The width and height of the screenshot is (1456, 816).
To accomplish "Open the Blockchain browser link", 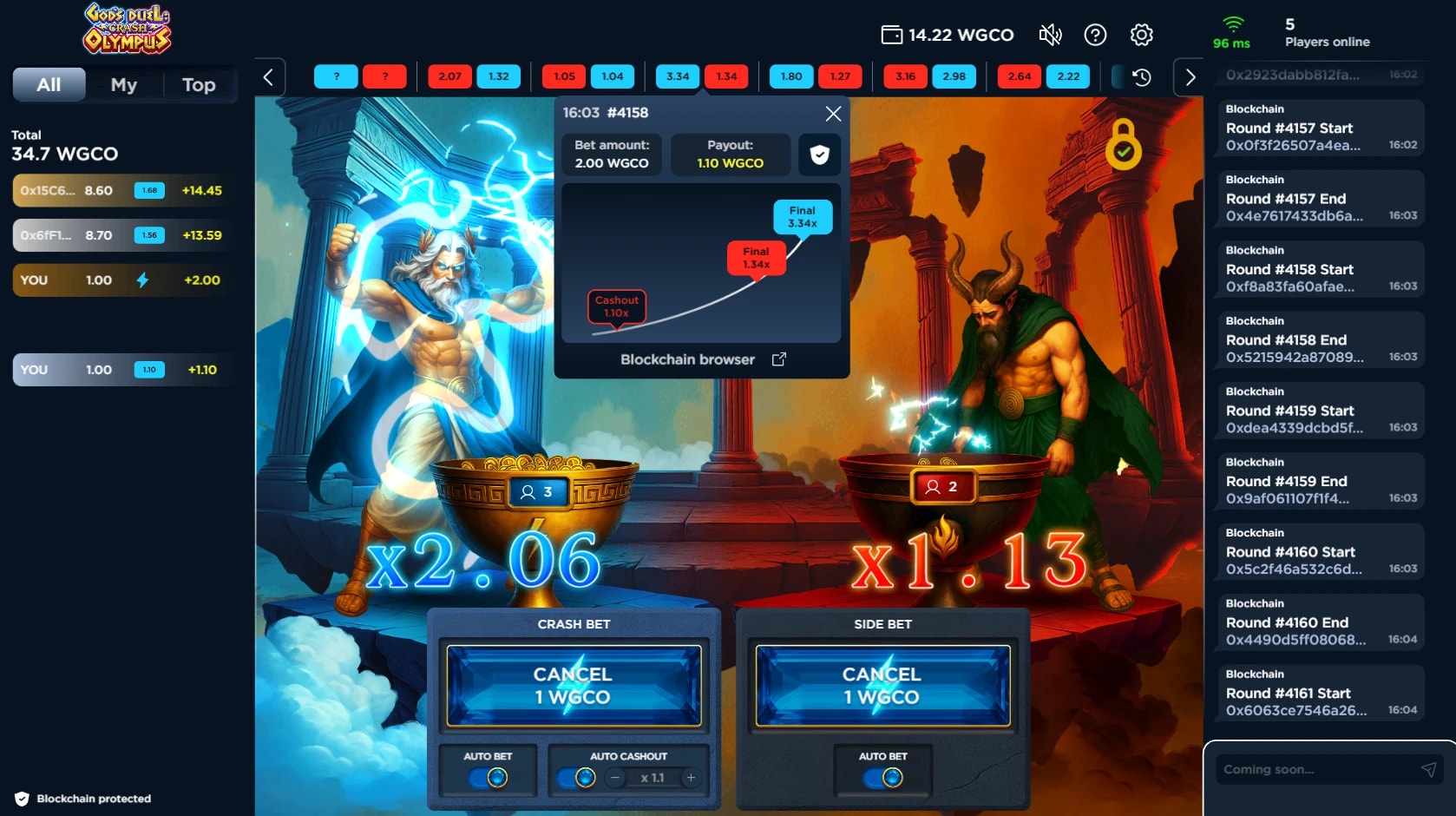I will (702, 359).
